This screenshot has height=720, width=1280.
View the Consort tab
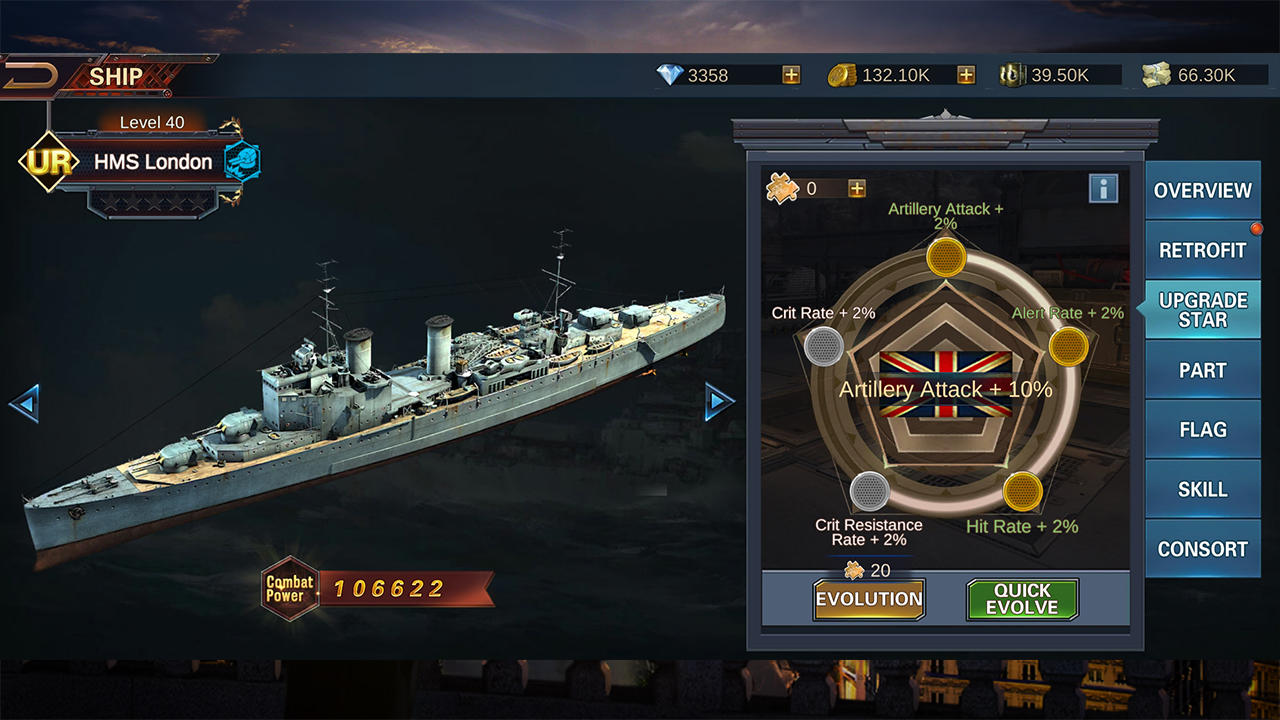(x=1202, y=549)
